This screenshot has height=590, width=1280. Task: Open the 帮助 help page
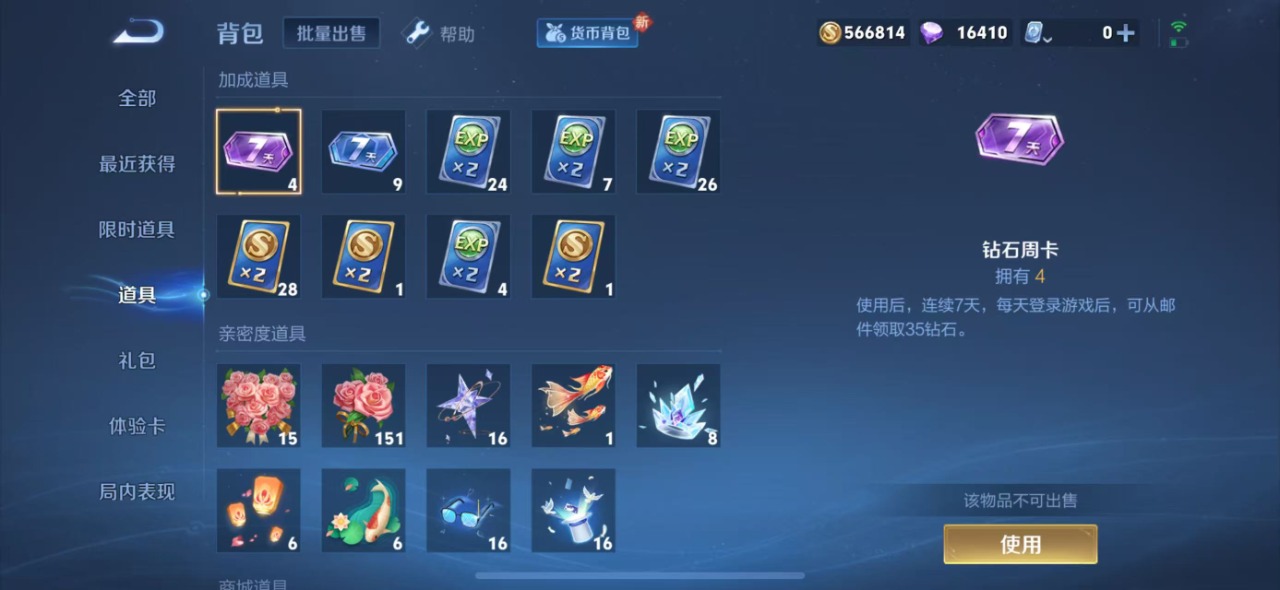click(x=440, y=34)
